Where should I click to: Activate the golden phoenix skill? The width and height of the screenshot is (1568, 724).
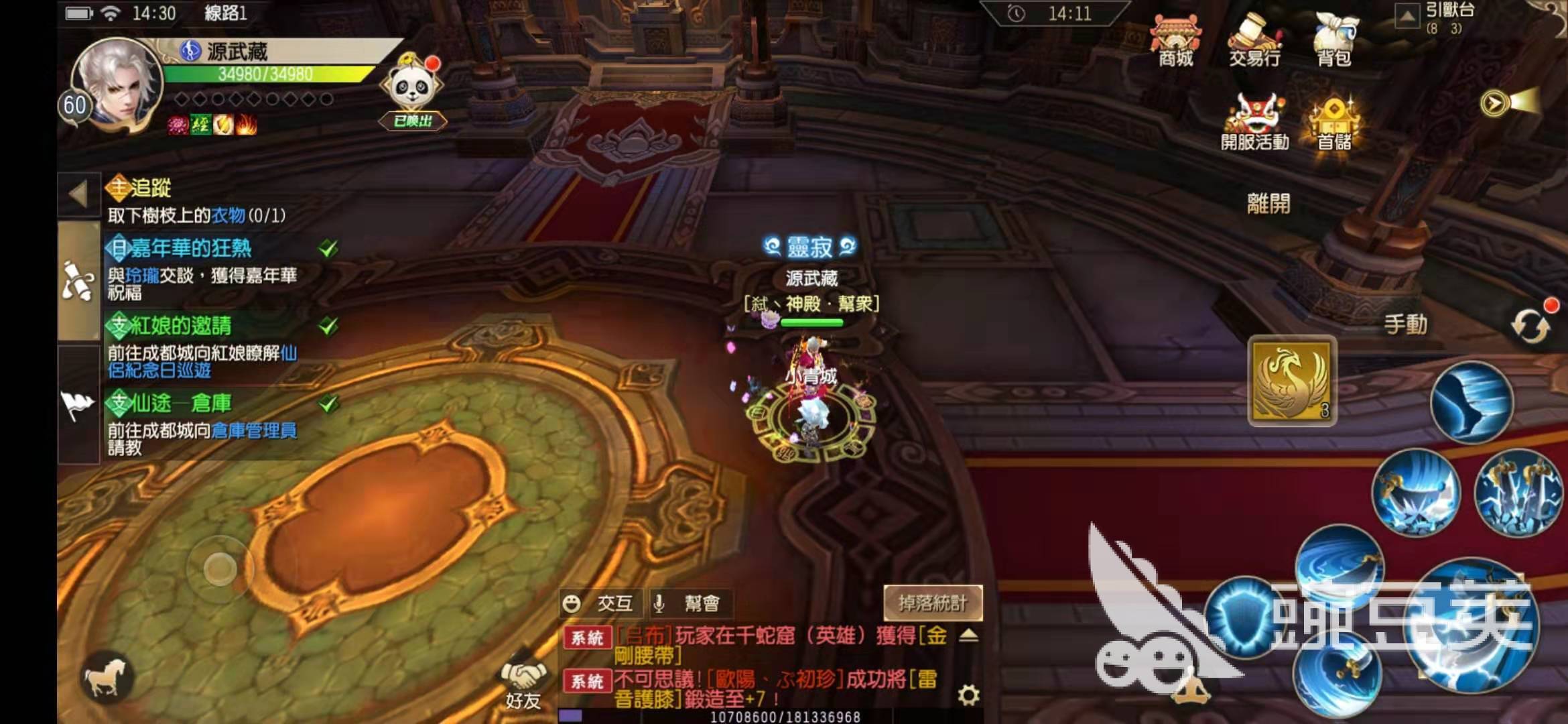(1291, 380)
